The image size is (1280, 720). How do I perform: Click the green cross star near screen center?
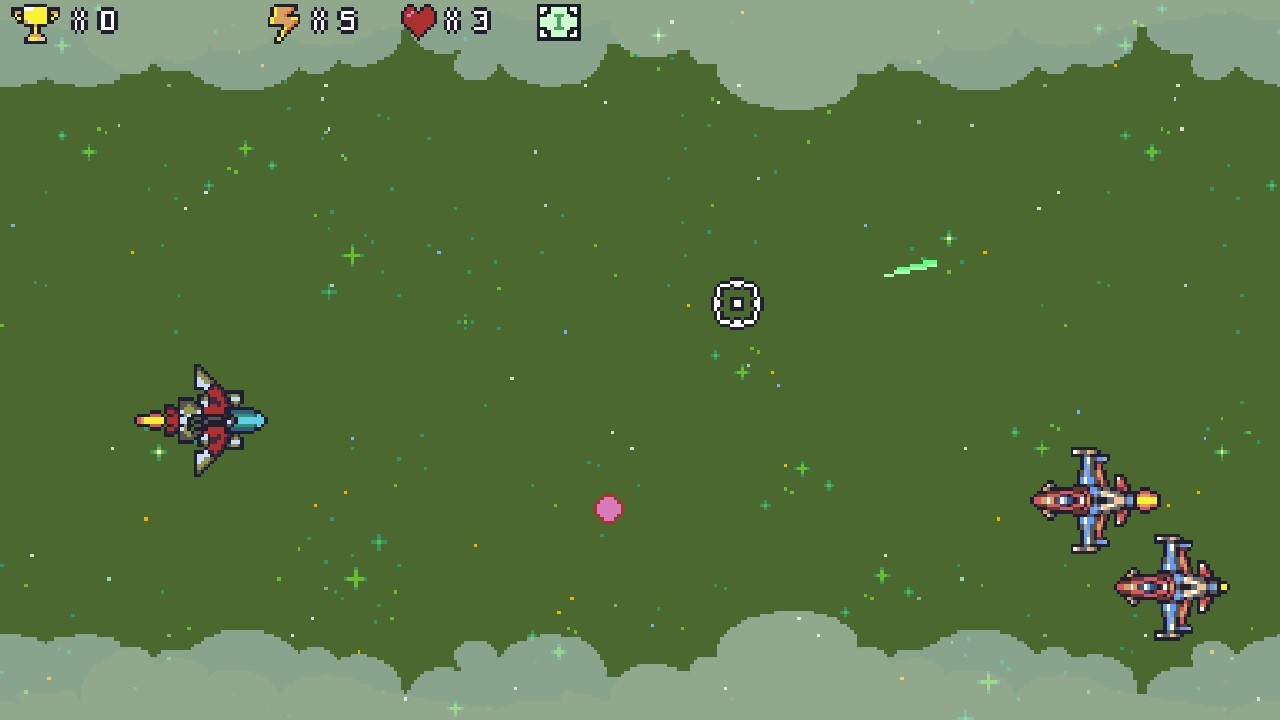[x=742, y=371]
